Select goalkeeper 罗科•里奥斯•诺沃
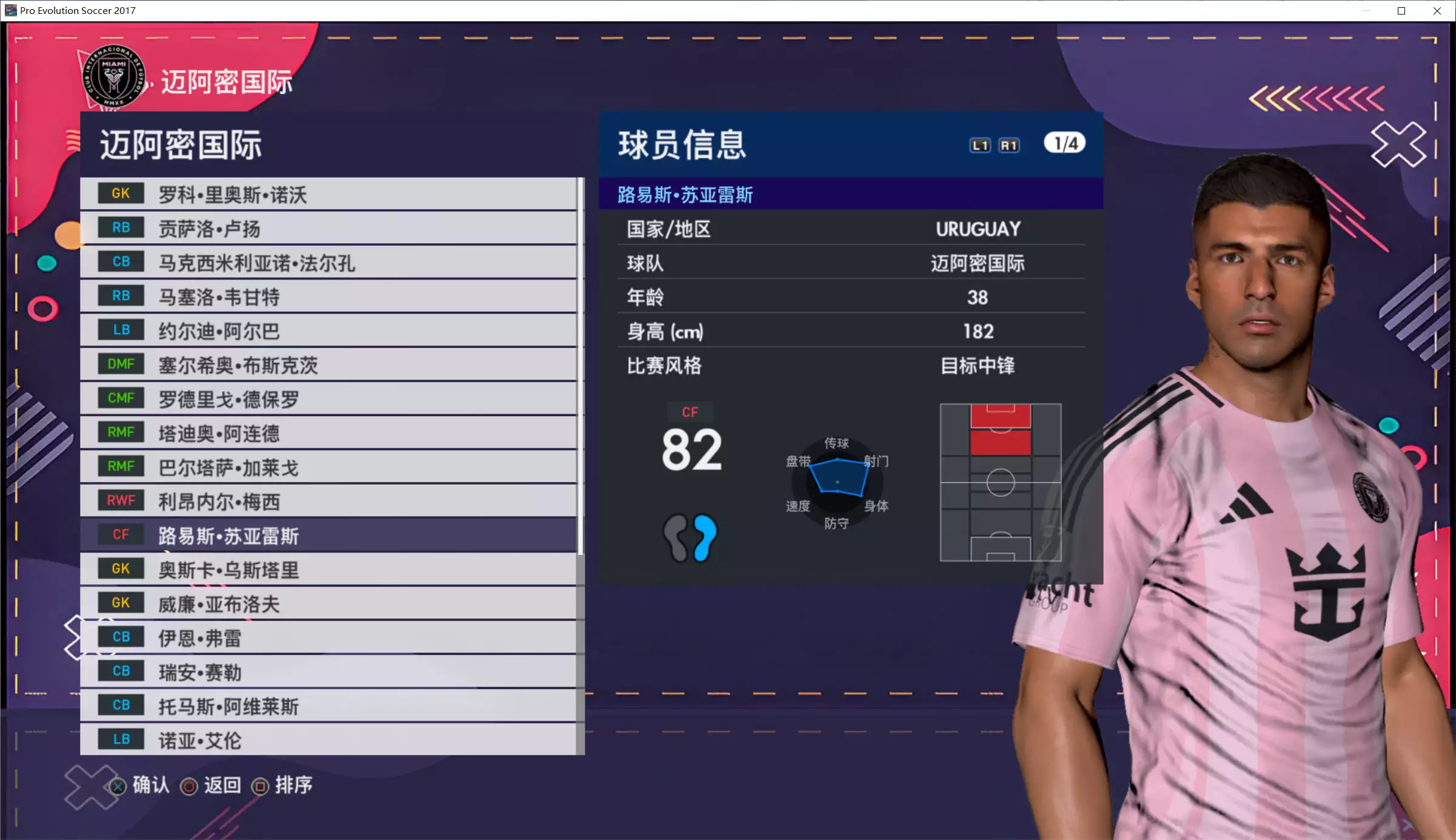The width and height of the screenshot is (1456, 840). [x=327, y=194]
